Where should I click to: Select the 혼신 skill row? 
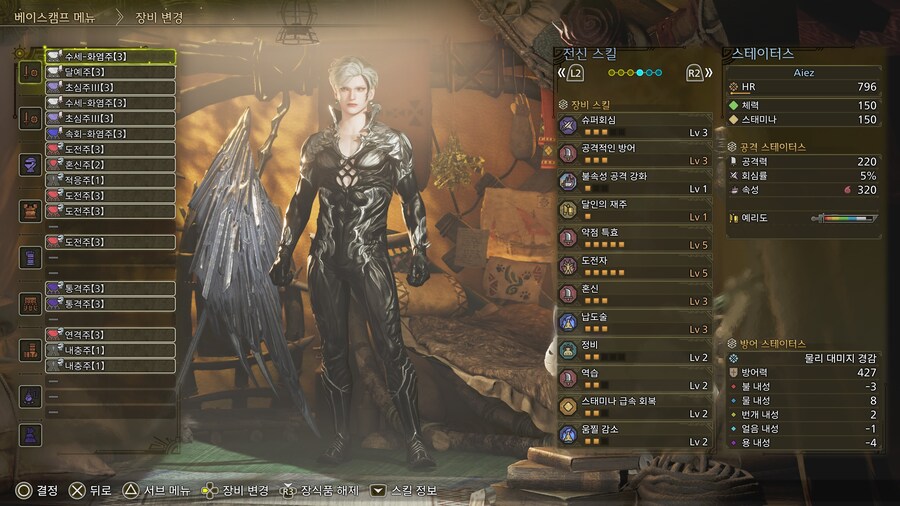[x=634, y=293]
